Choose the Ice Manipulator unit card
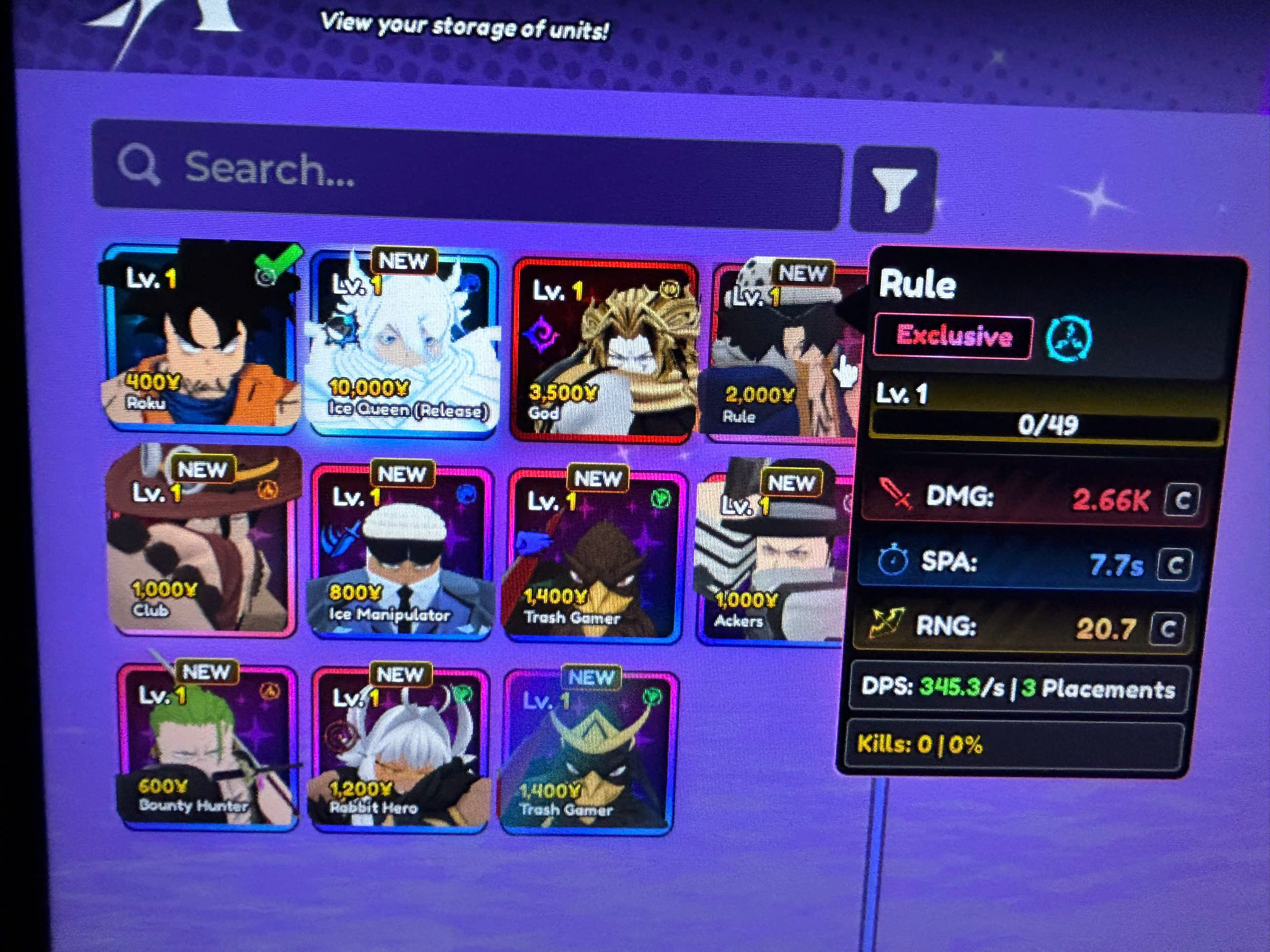1270x952 pixels. point(402,552)
